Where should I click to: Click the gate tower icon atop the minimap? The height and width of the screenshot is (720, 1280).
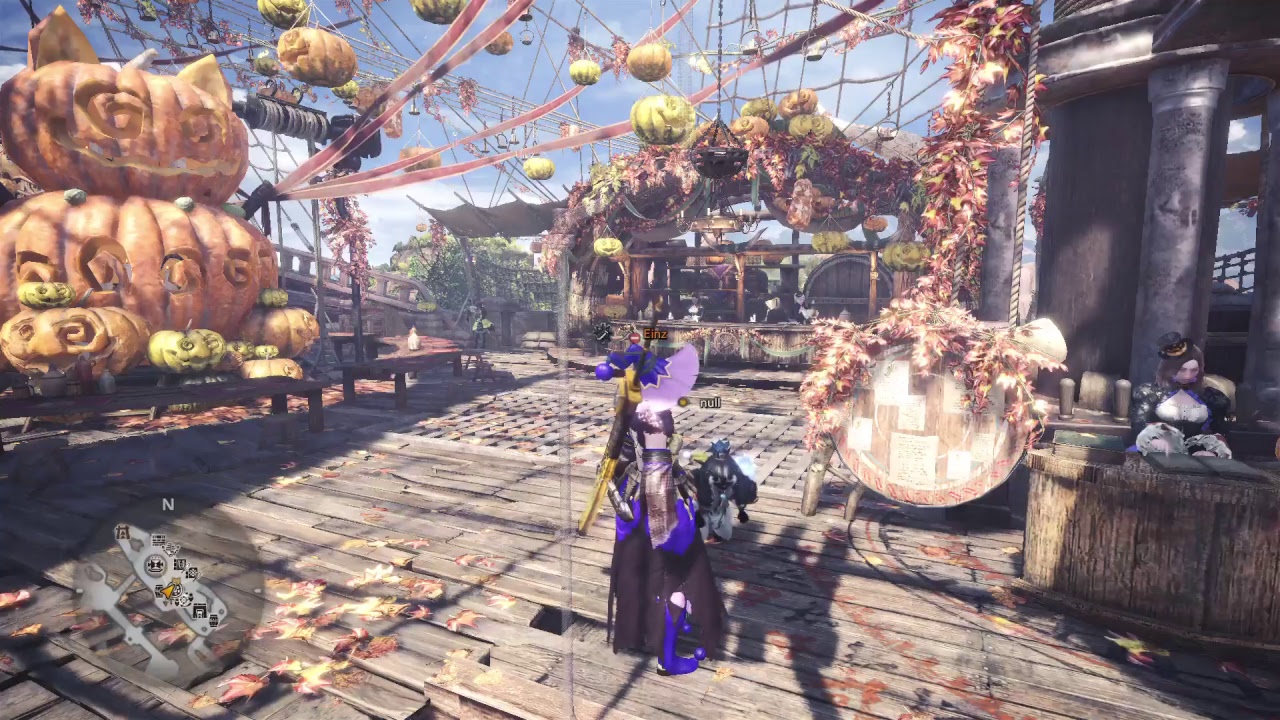point(122,531)
